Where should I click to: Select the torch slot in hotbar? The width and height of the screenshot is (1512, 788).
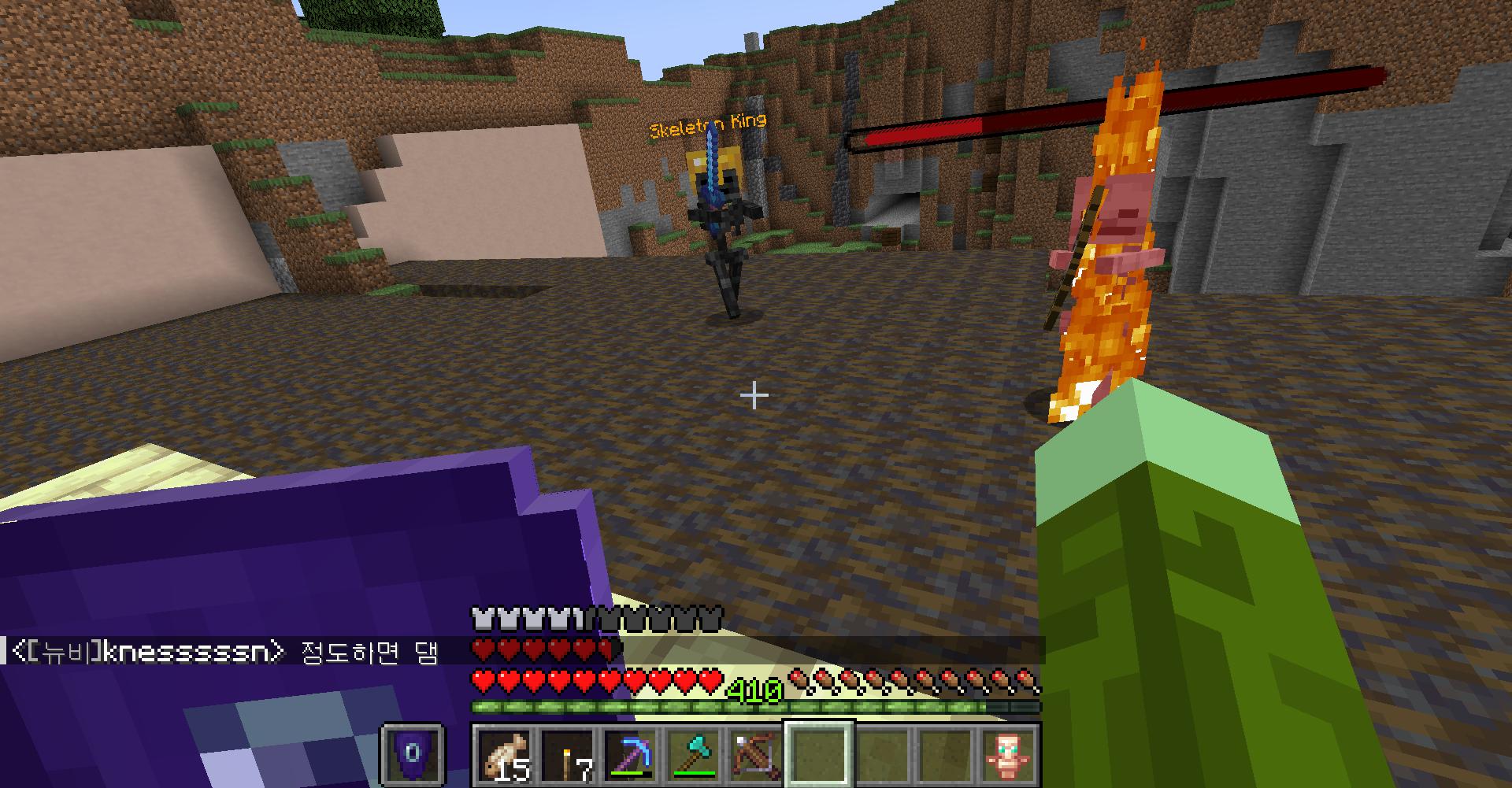click(x=568, y=755)
